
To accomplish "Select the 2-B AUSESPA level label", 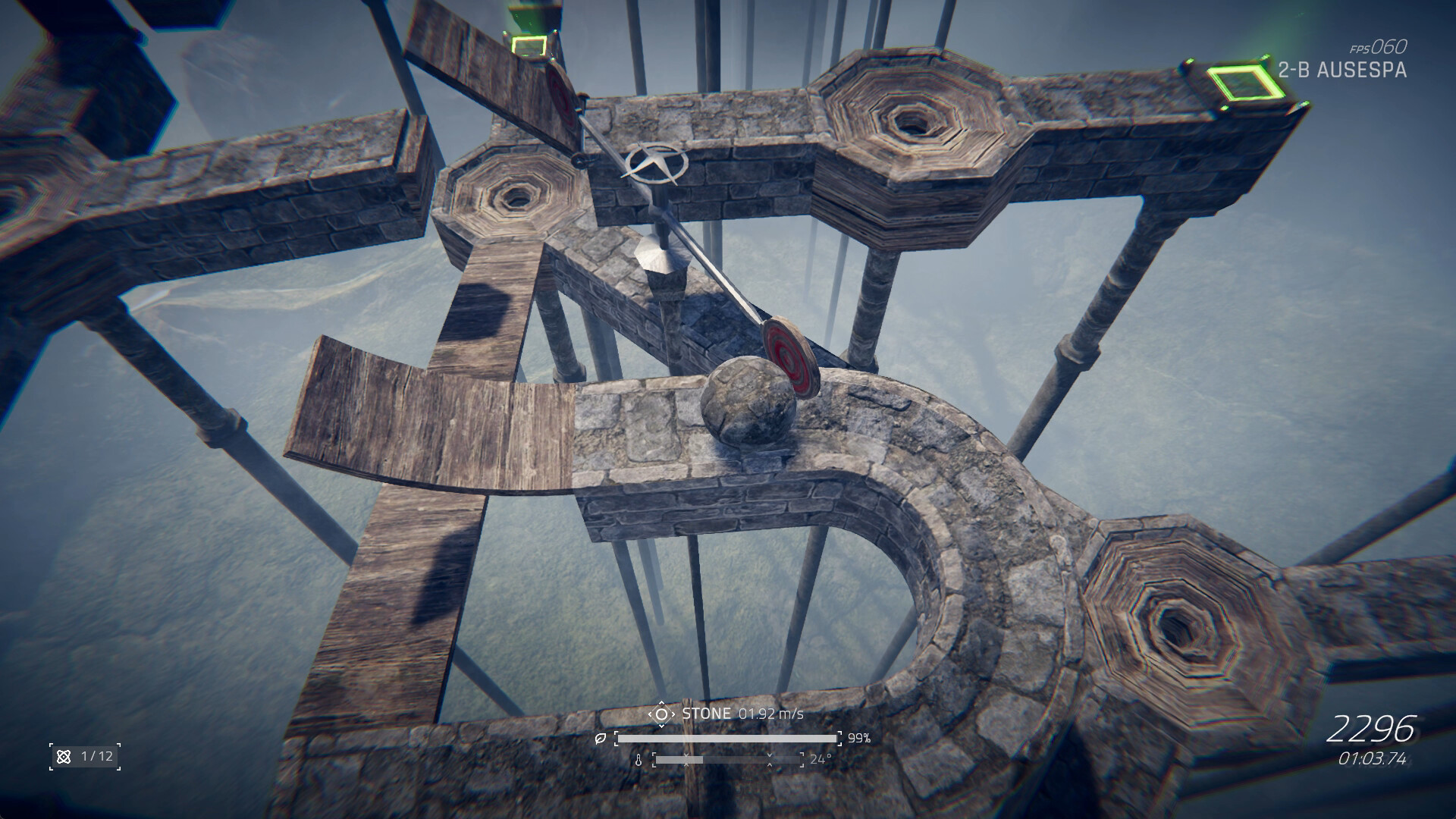I will coord(1342,68).
